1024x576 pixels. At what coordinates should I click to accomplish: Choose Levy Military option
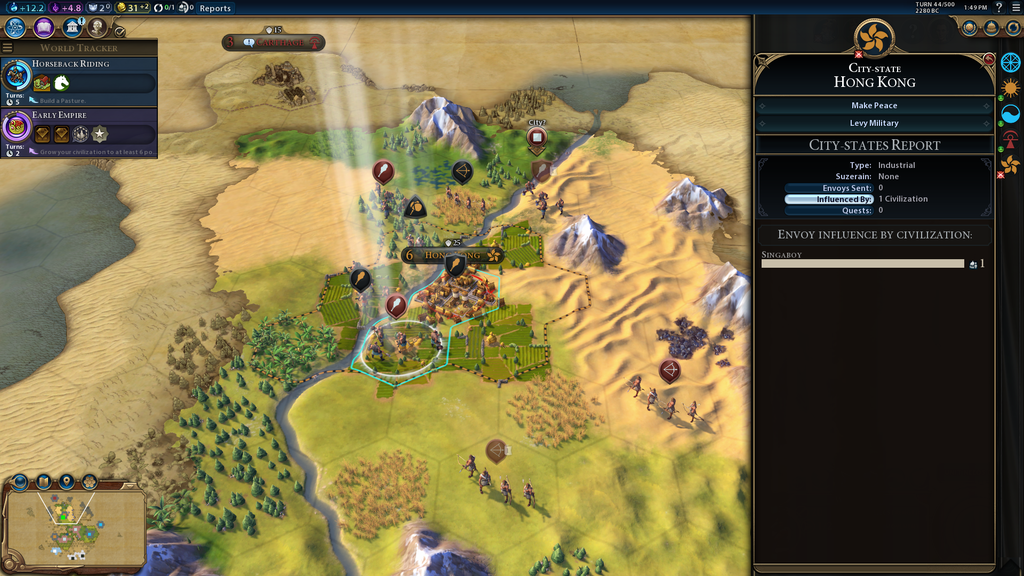874,123
